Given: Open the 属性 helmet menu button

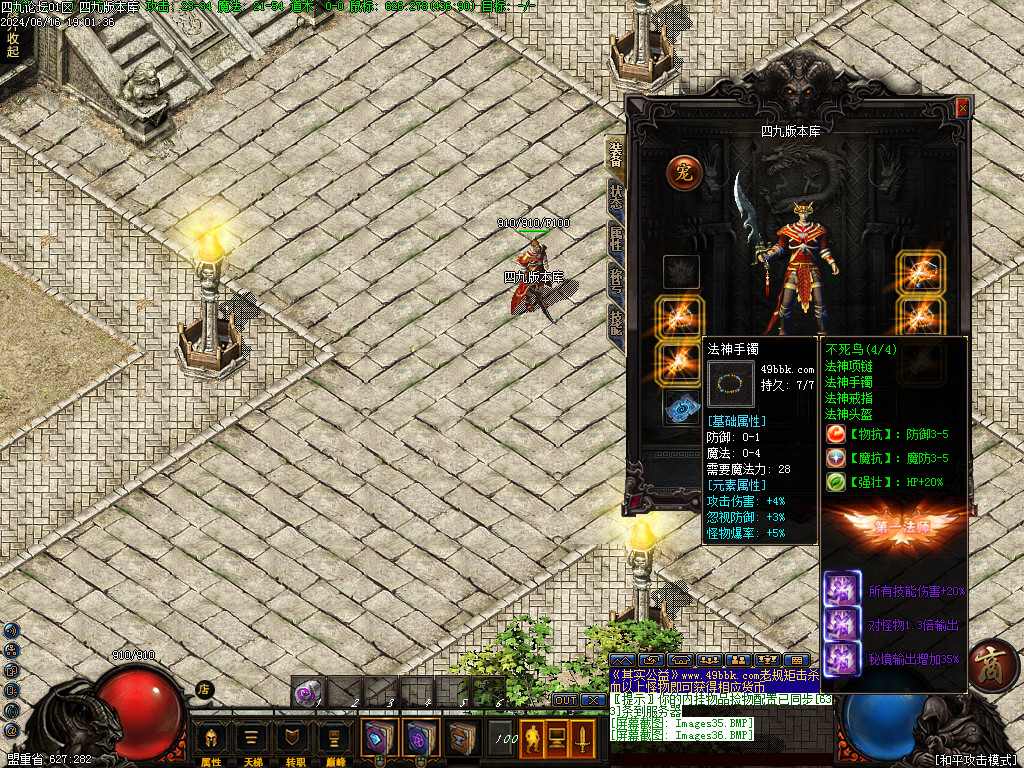Looking at the screenshot, I should [212, 739].
